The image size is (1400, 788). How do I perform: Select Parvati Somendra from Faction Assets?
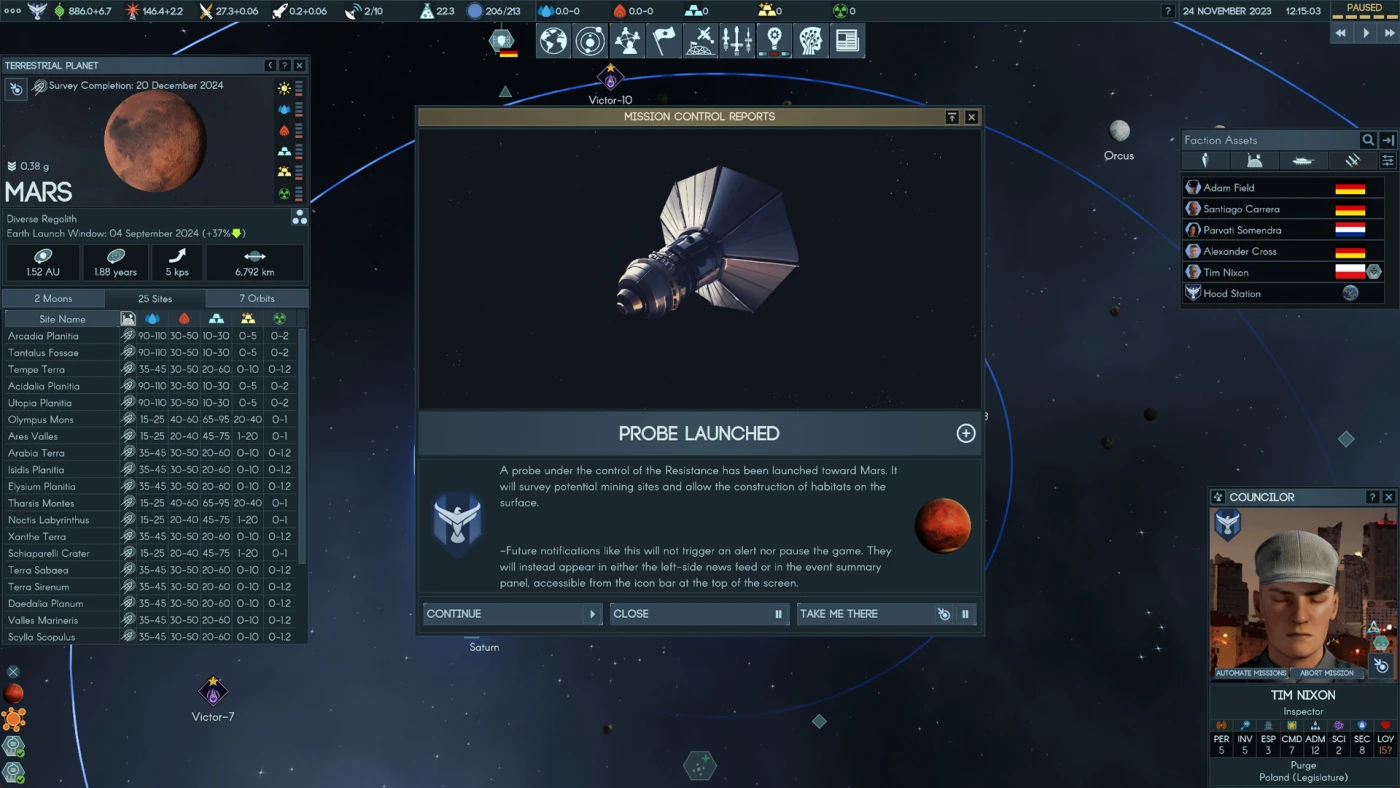tap(1242, 230)
